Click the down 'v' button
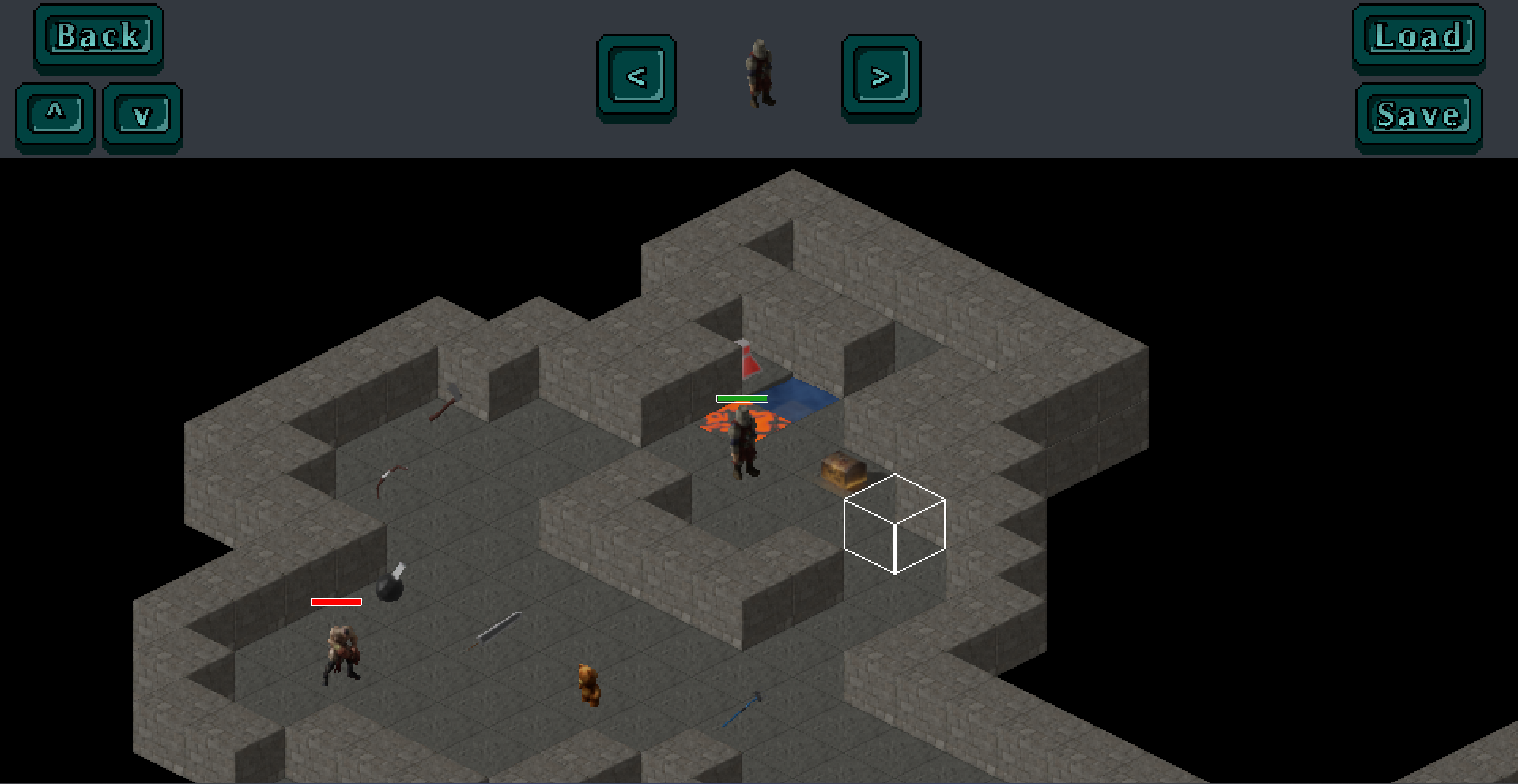The width and height of the screenshot is (1518, 784). point(142,116)
